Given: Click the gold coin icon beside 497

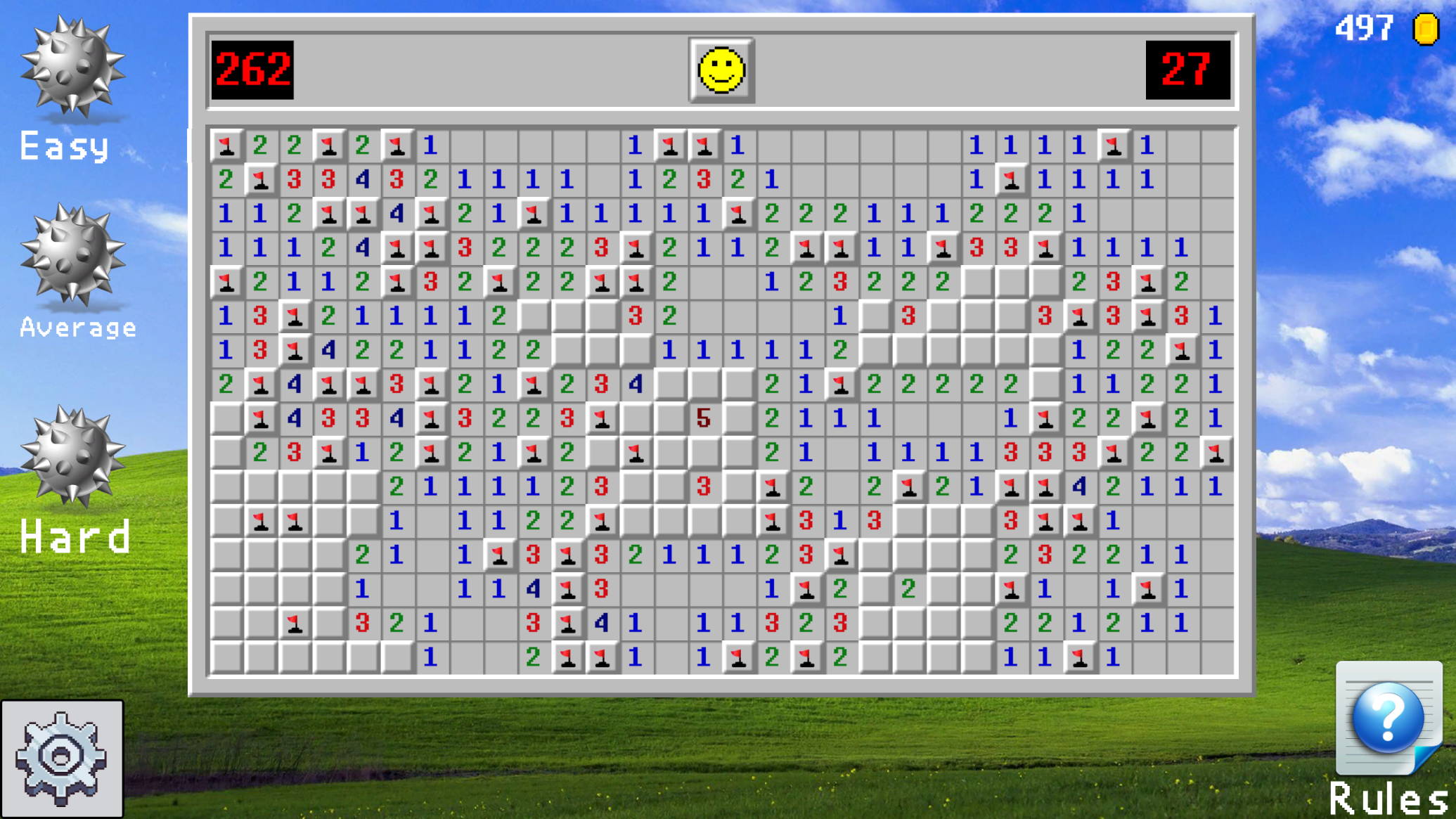Looking at the screenshot, I should [x=1424, y=28].
